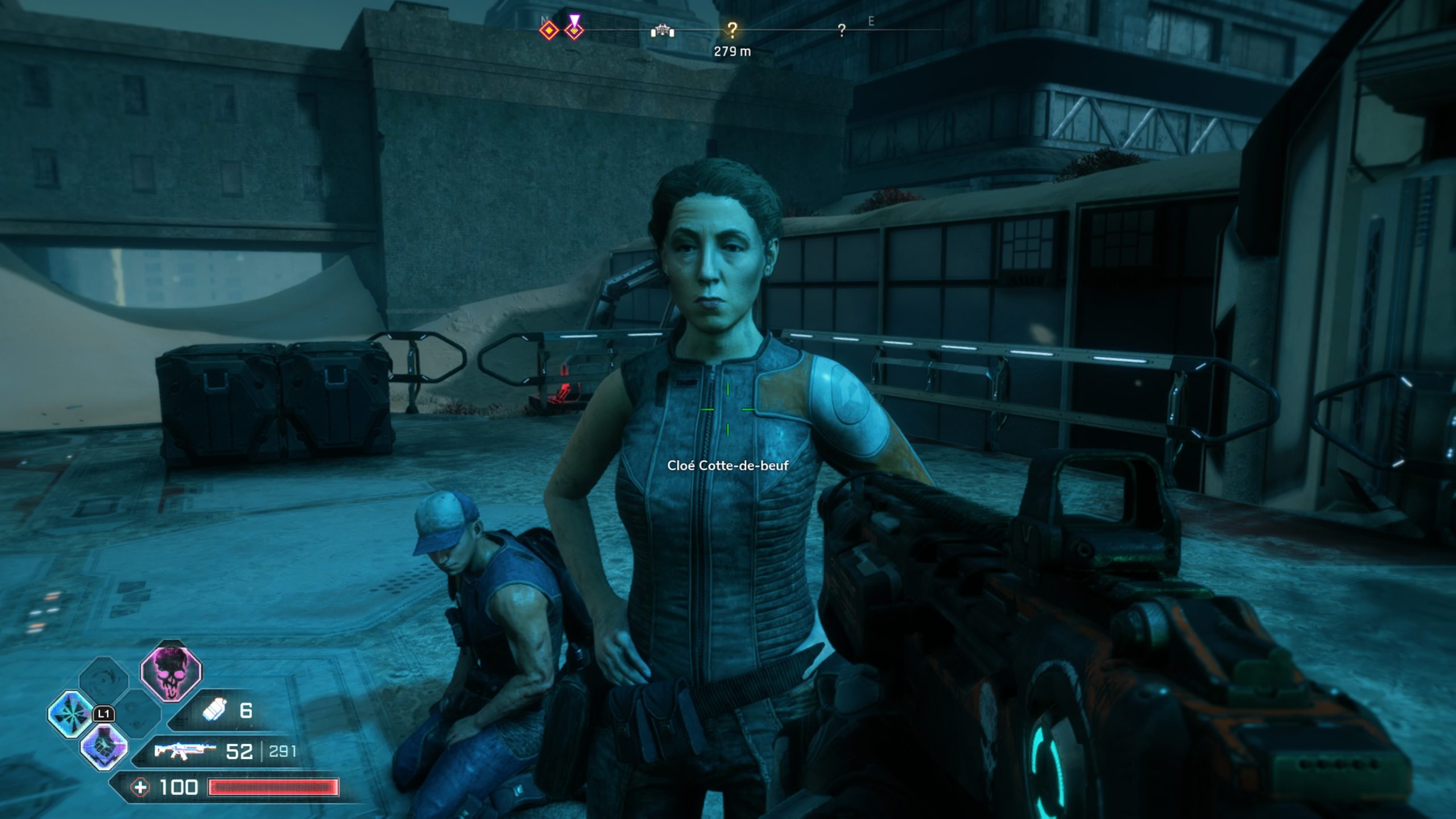Select the assault rifle weapon icon
Viewport: 1456px width, 819px height.
pos(185,751)
